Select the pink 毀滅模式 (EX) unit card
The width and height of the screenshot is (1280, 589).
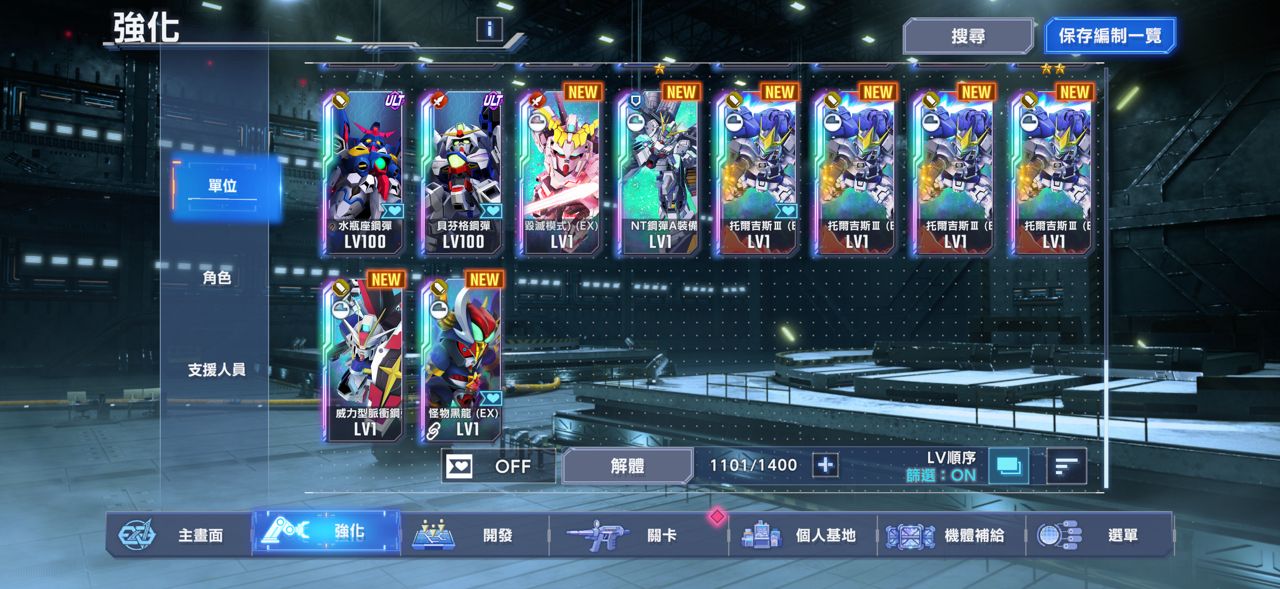(561, 172)
